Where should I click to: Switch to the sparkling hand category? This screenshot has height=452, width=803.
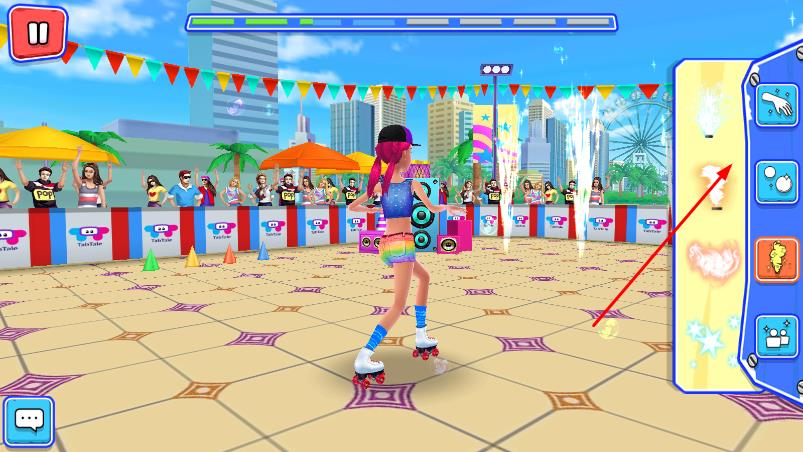pos(776,105)
